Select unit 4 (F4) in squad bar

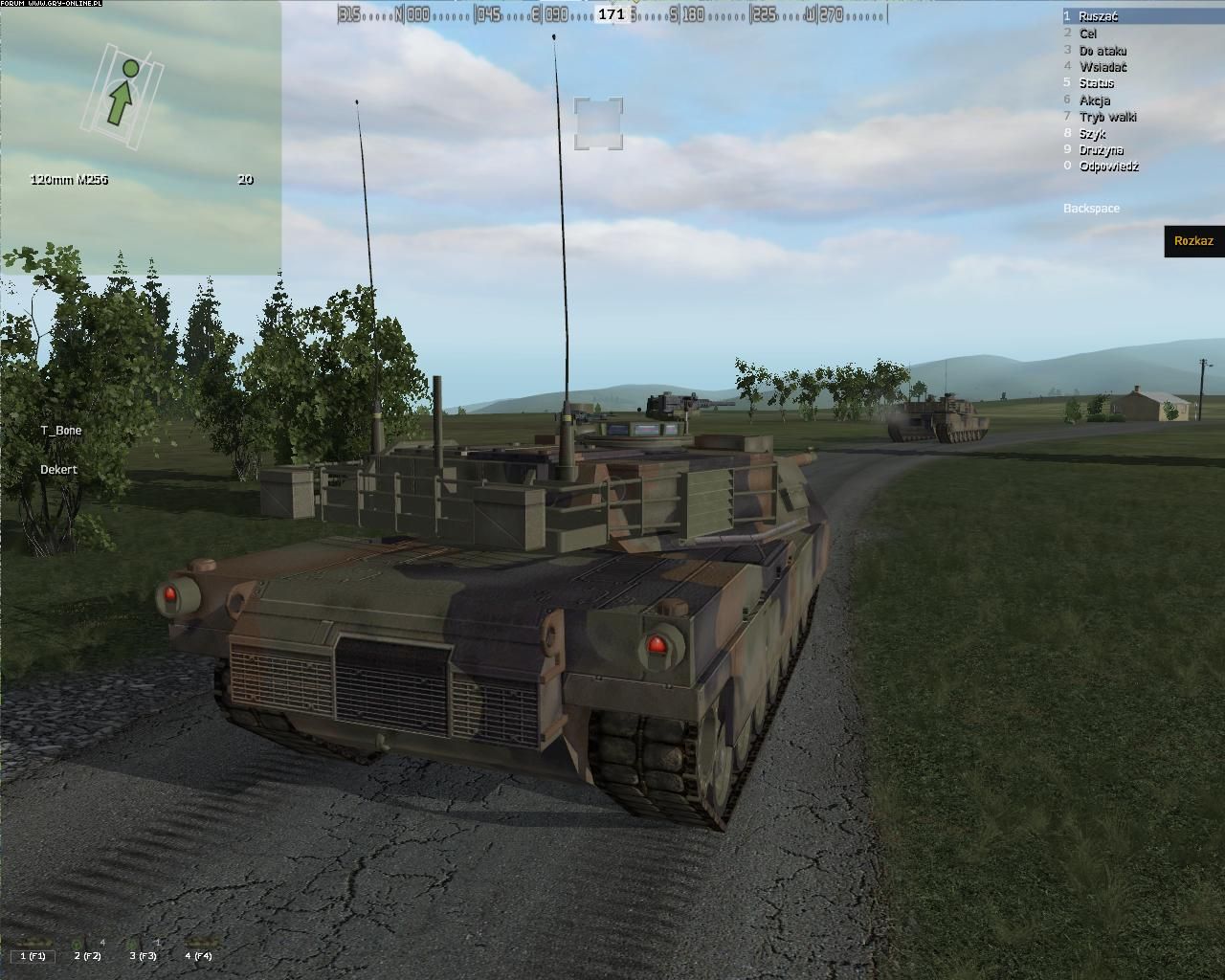pyautogui.click(x=199, y=955)
